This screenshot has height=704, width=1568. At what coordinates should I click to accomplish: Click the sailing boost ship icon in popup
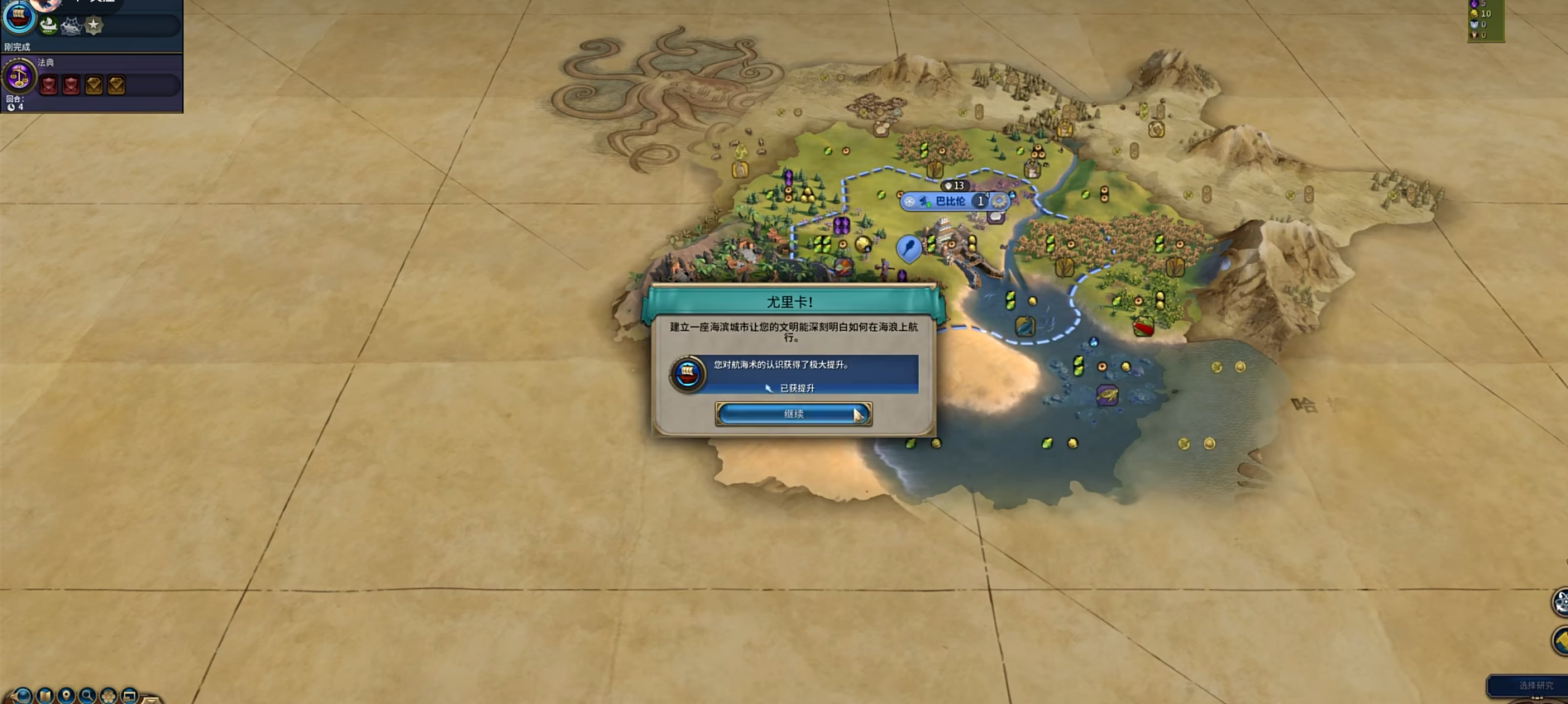pos(687,374)
